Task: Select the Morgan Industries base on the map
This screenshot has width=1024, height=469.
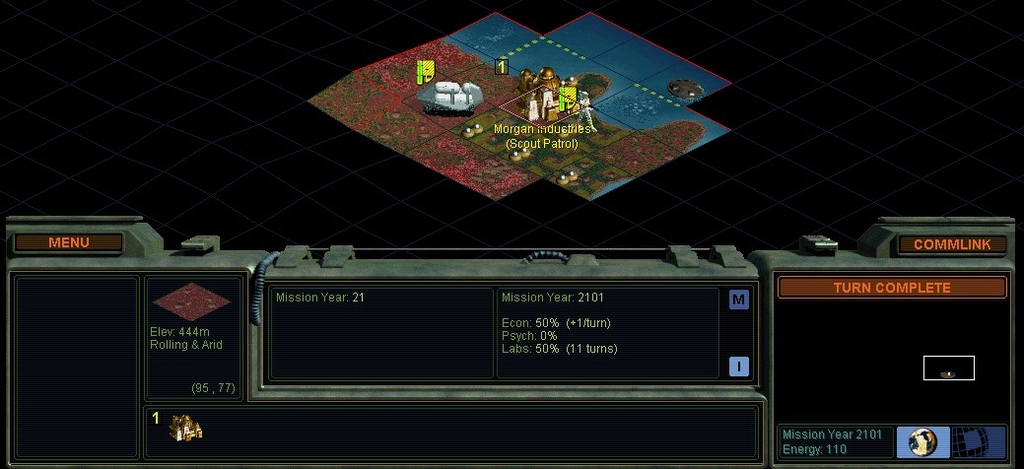Action: click(x=544, y=100)
